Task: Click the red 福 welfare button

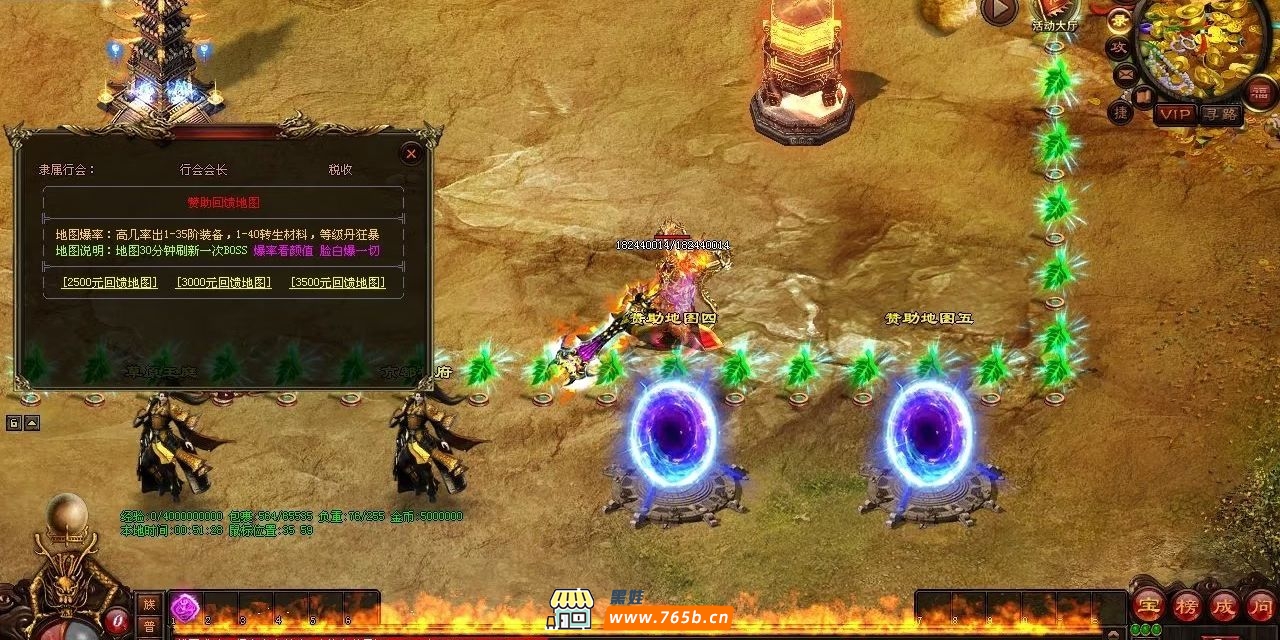Action: [x=1261, y=93]
